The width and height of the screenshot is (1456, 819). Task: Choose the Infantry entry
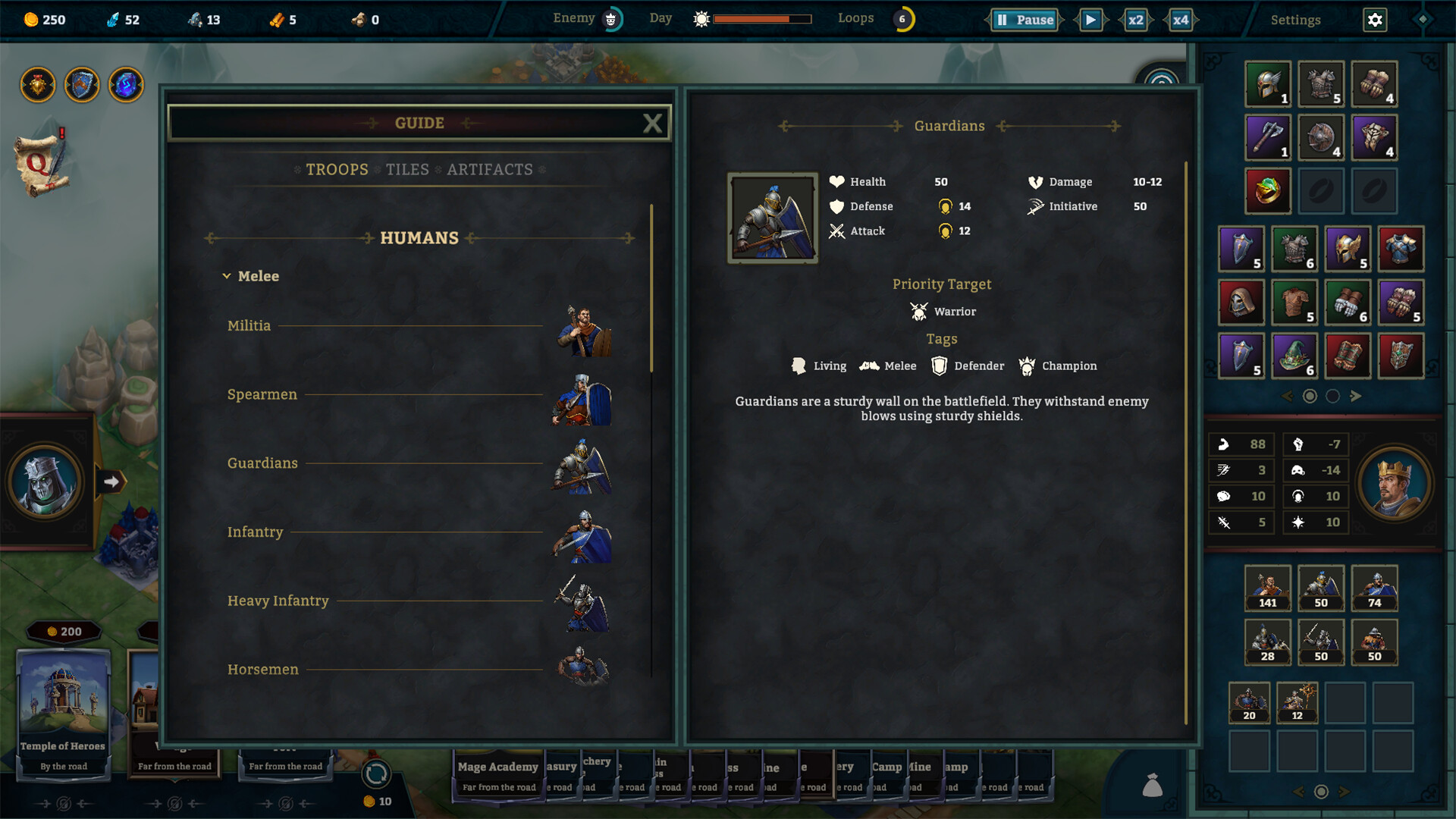pyautogui.click(x=255, y=532)
